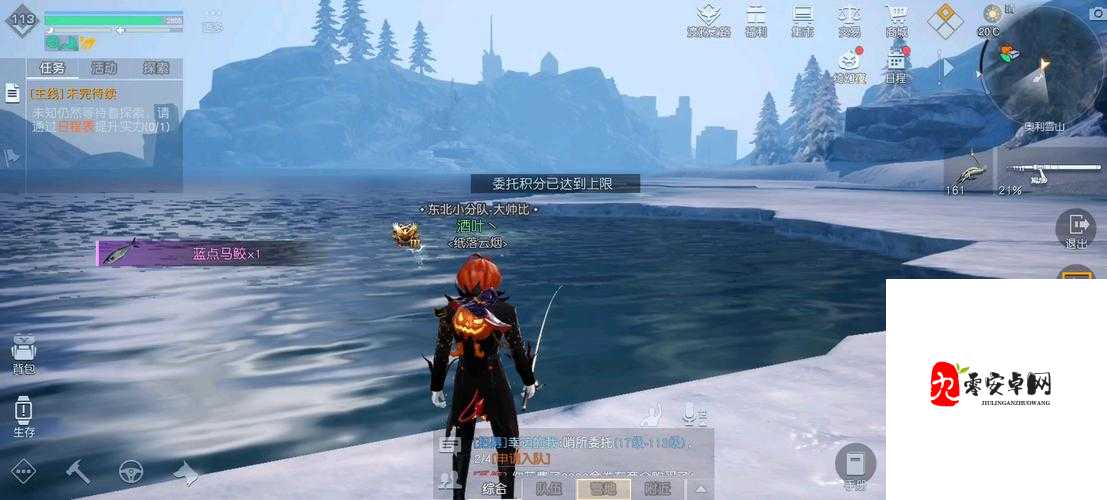Toggle the microphone voice icon

pos(689,413)
